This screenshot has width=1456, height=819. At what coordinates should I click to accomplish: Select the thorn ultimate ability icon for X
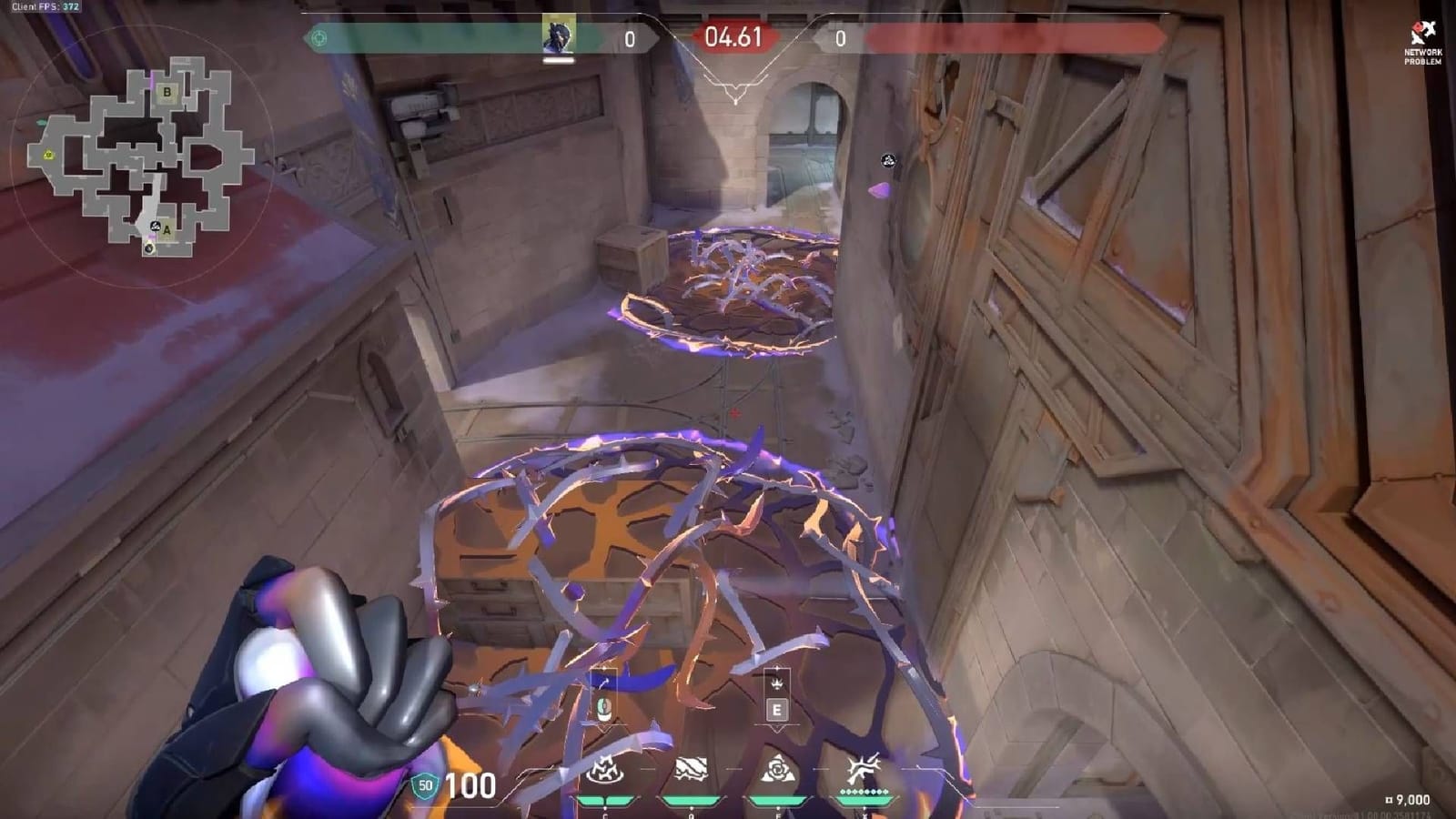pyautogui.click(x=864, y=769)
